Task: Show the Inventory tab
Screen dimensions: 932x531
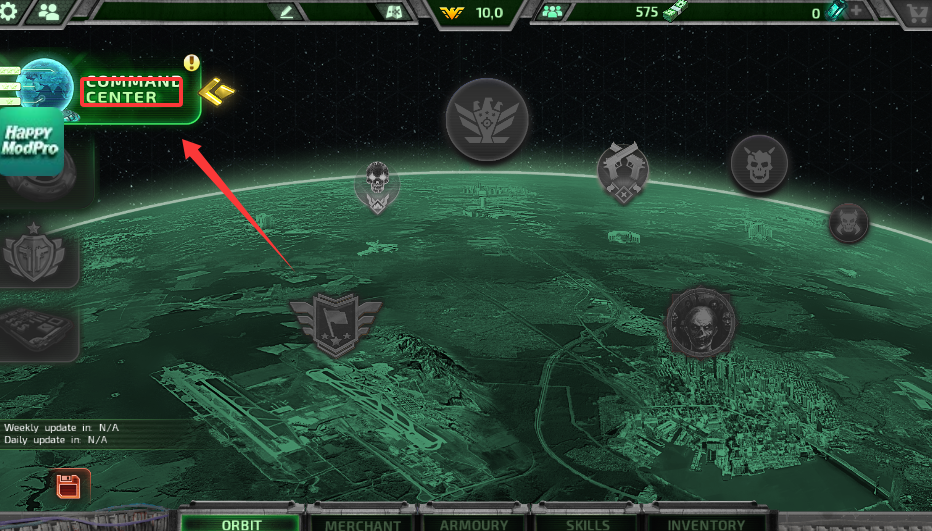Action: 706,523
